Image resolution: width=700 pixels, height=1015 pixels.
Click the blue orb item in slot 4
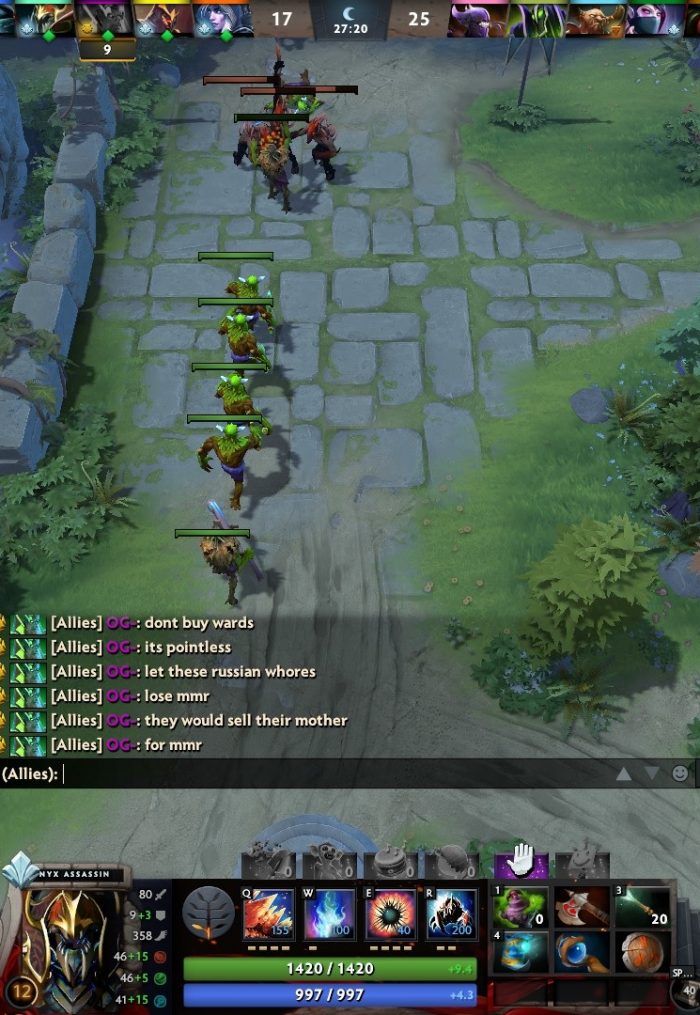(521, 952)
